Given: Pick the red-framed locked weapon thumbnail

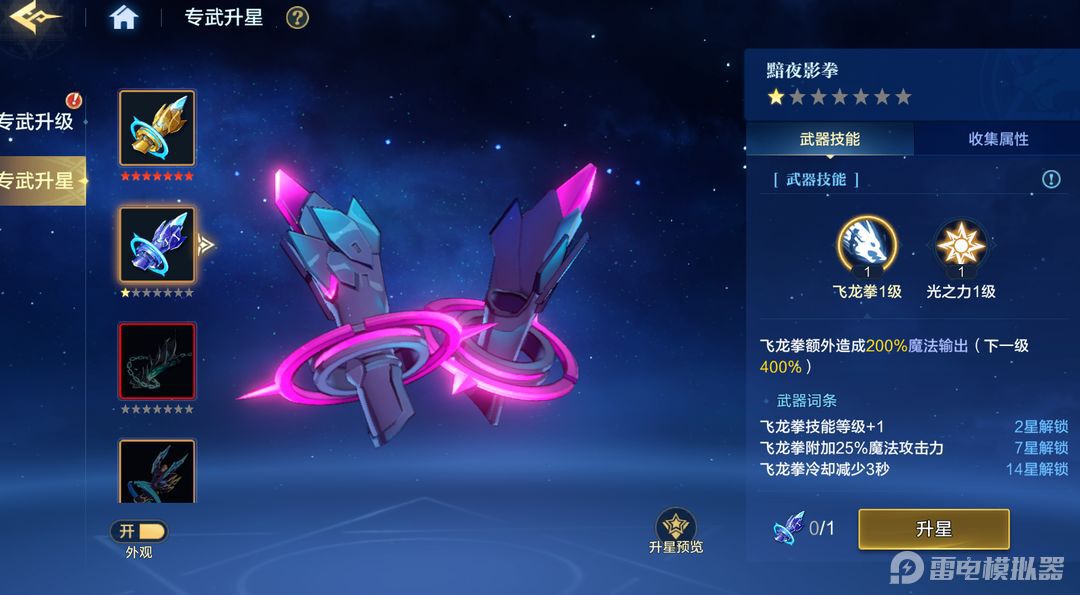Looking at the screenshot, I should [157, 361].
